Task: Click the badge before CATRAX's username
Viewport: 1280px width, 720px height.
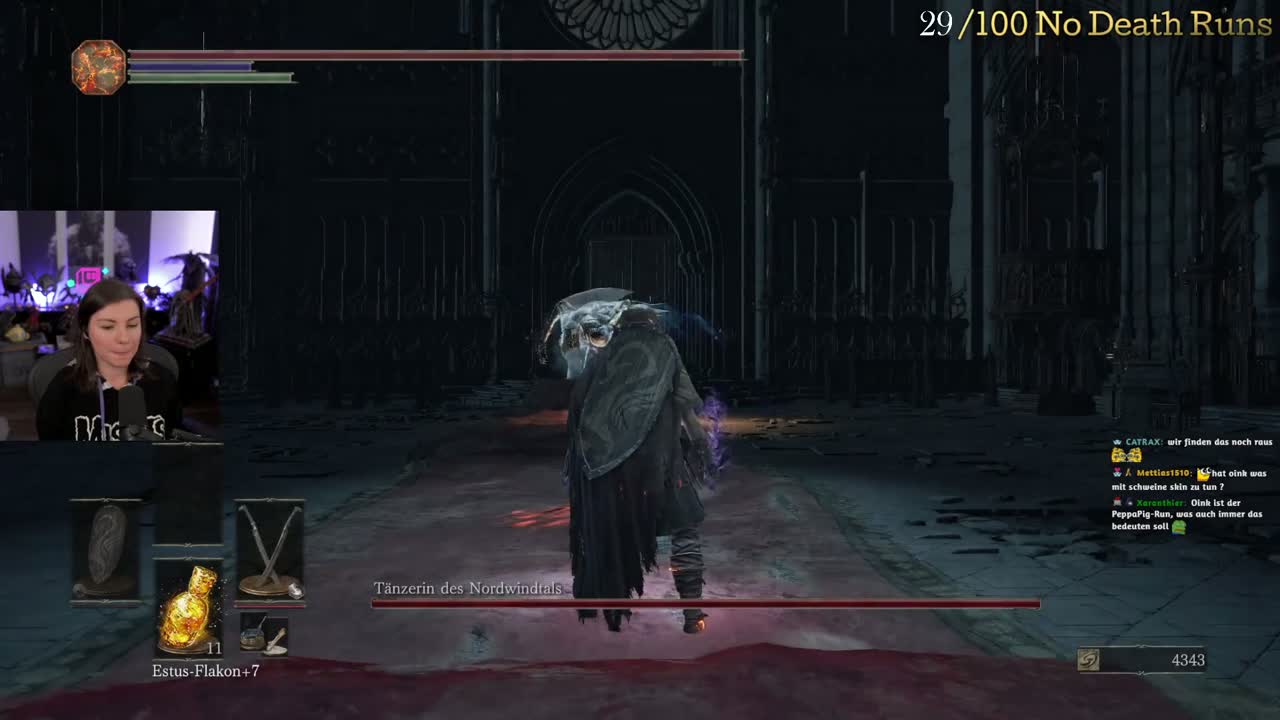Action: click(1117, 442)
